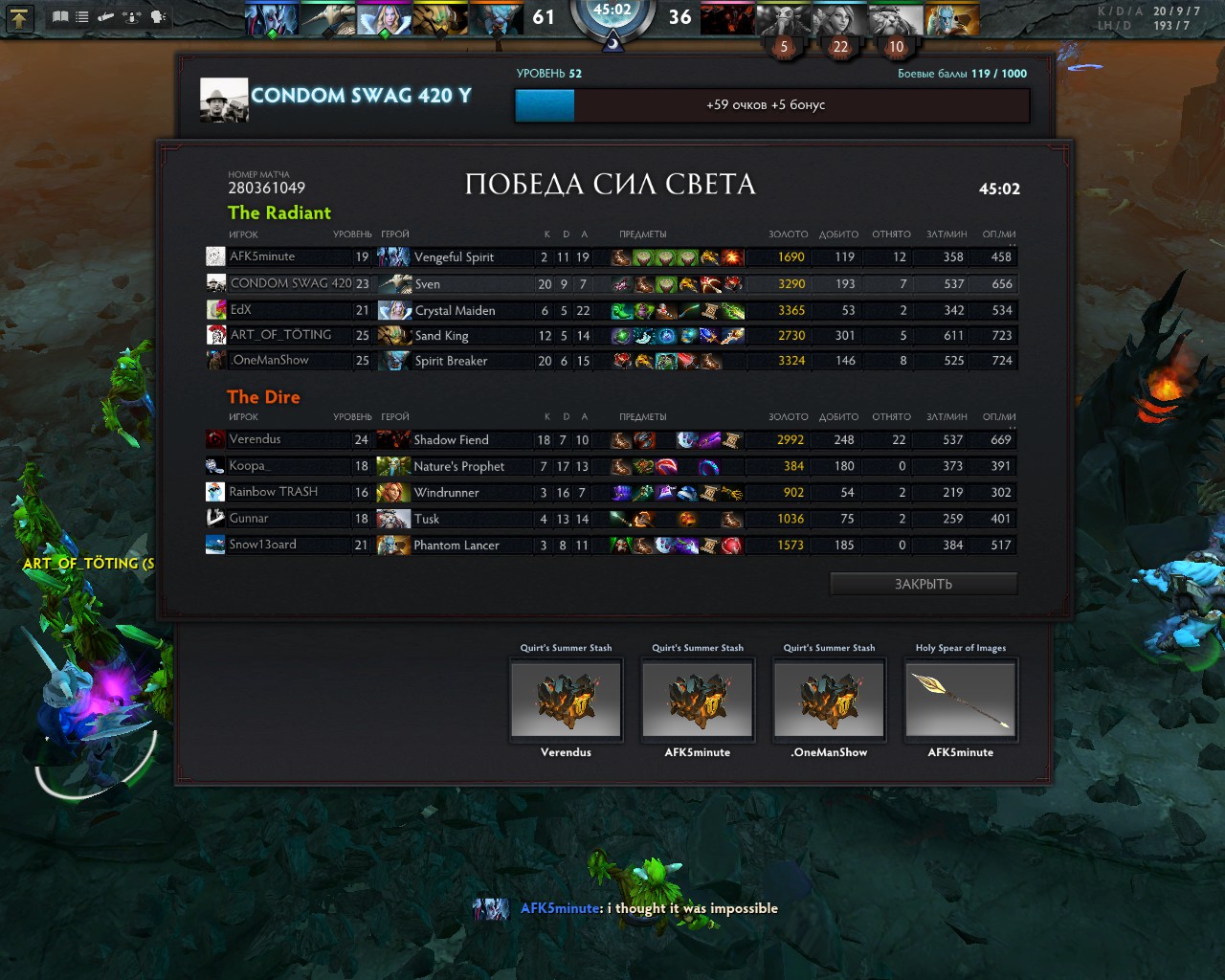Click the Sven hero portrait in the top bar
This screenshot has height=980, width=1225.
click(328, 19)
